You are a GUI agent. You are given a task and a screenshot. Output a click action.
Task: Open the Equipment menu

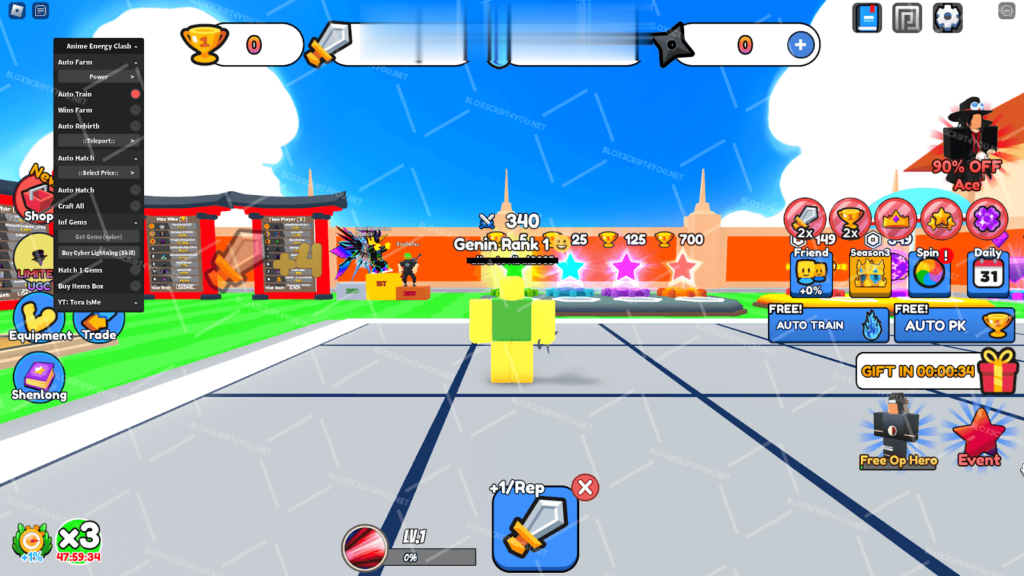click(x=40, y=318)
